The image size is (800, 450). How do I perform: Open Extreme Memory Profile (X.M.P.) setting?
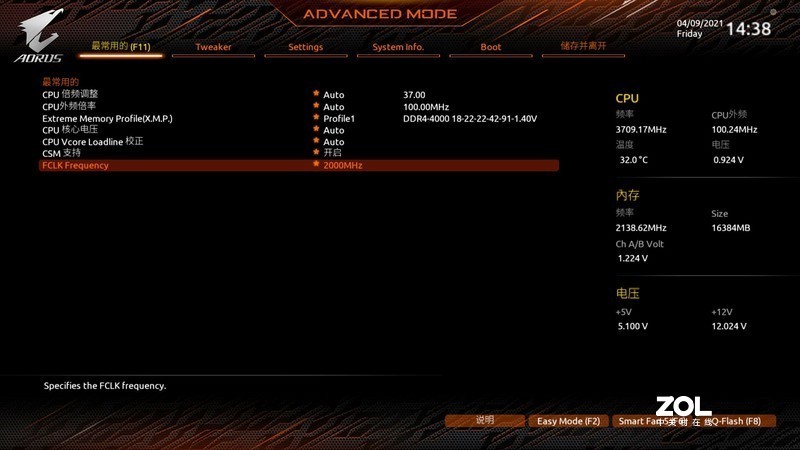click(107, 118)
